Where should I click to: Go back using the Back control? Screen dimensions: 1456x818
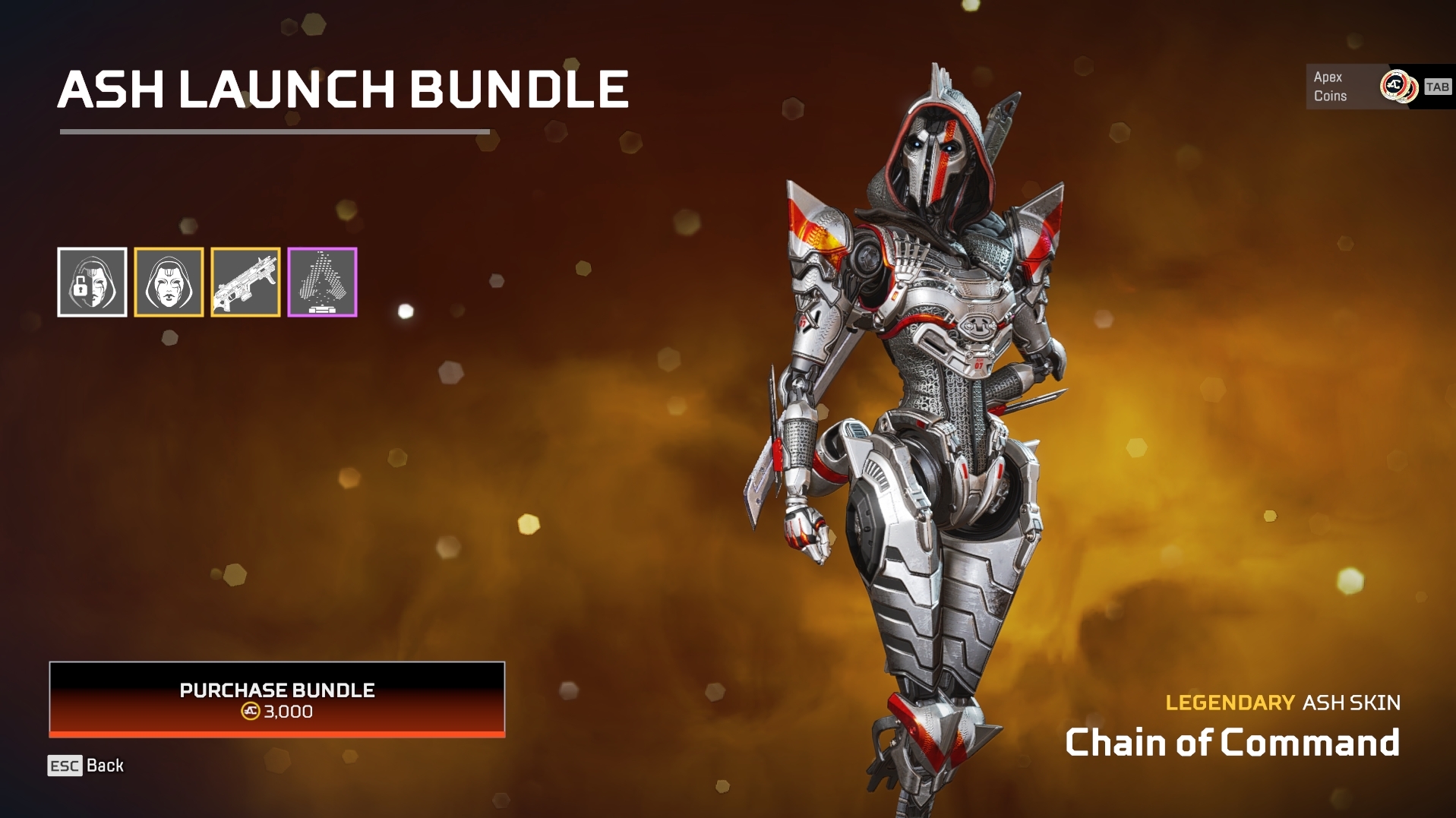tap(105, 766)
